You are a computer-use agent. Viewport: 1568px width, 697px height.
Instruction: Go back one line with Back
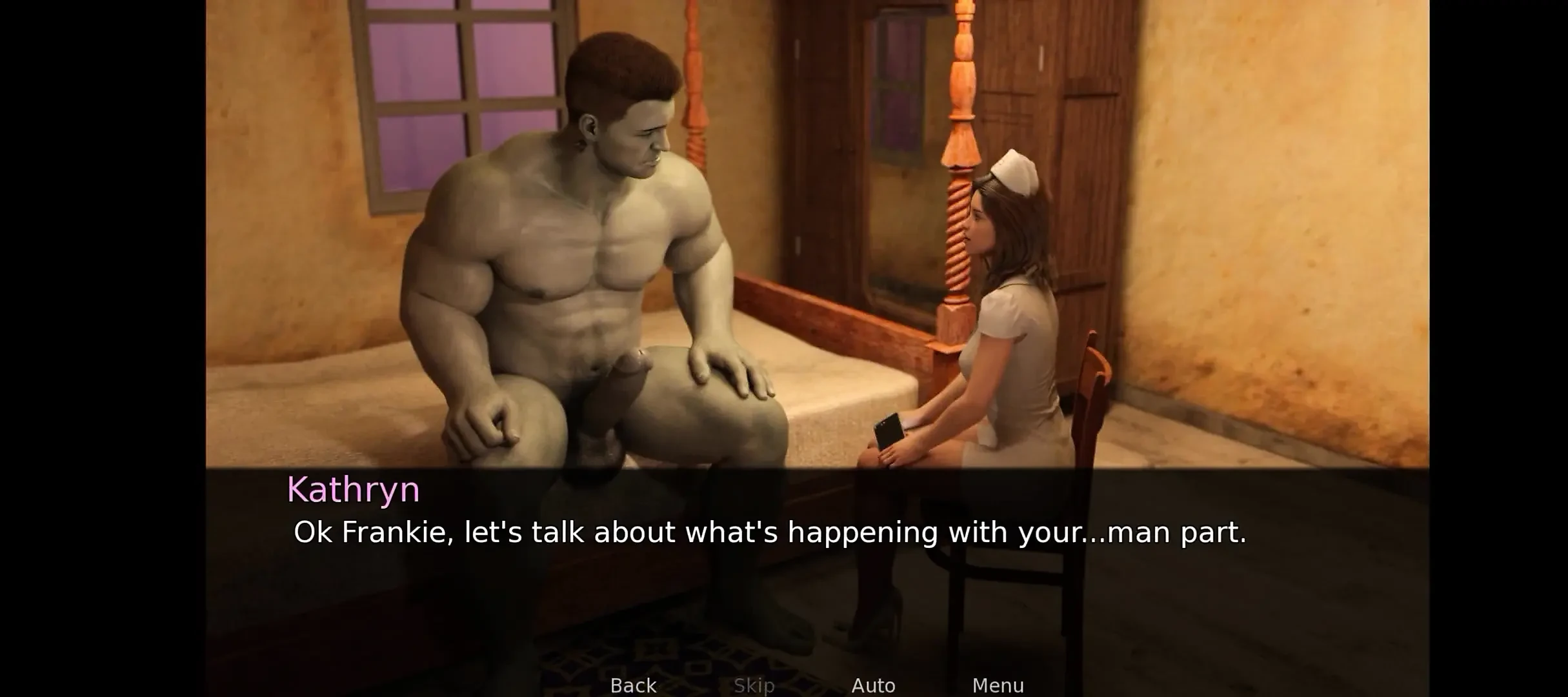click(633, 685)
